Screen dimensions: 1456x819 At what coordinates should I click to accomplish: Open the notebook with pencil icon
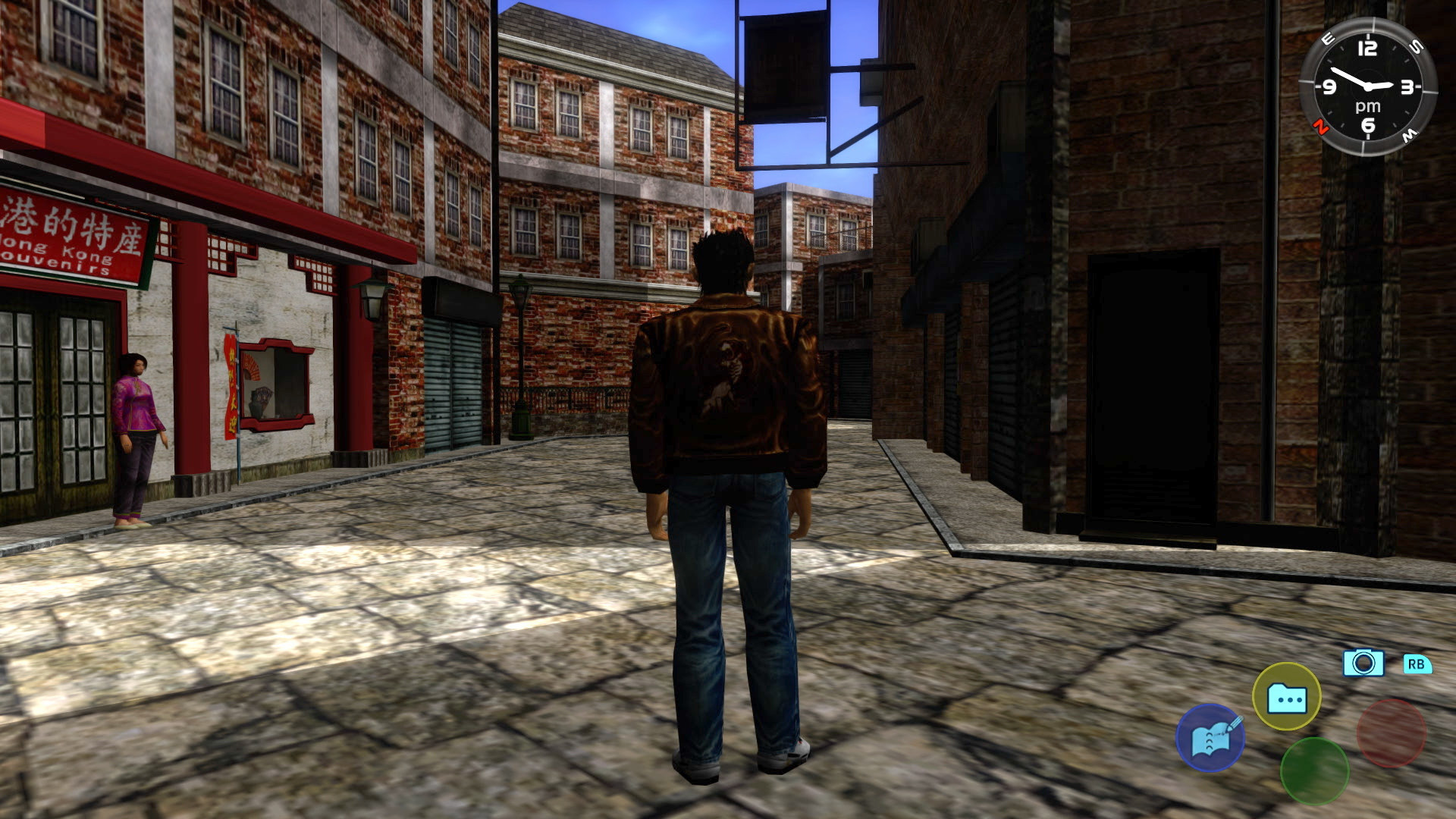click(x=1211, y=739)
